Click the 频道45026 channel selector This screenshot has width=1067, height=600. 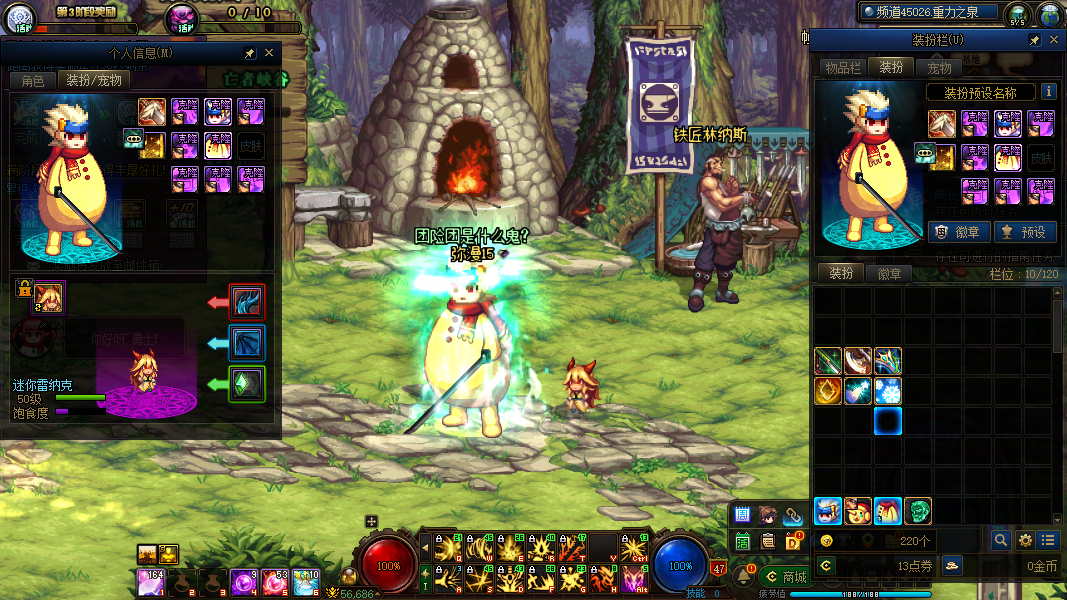click(x=930, y=12)
